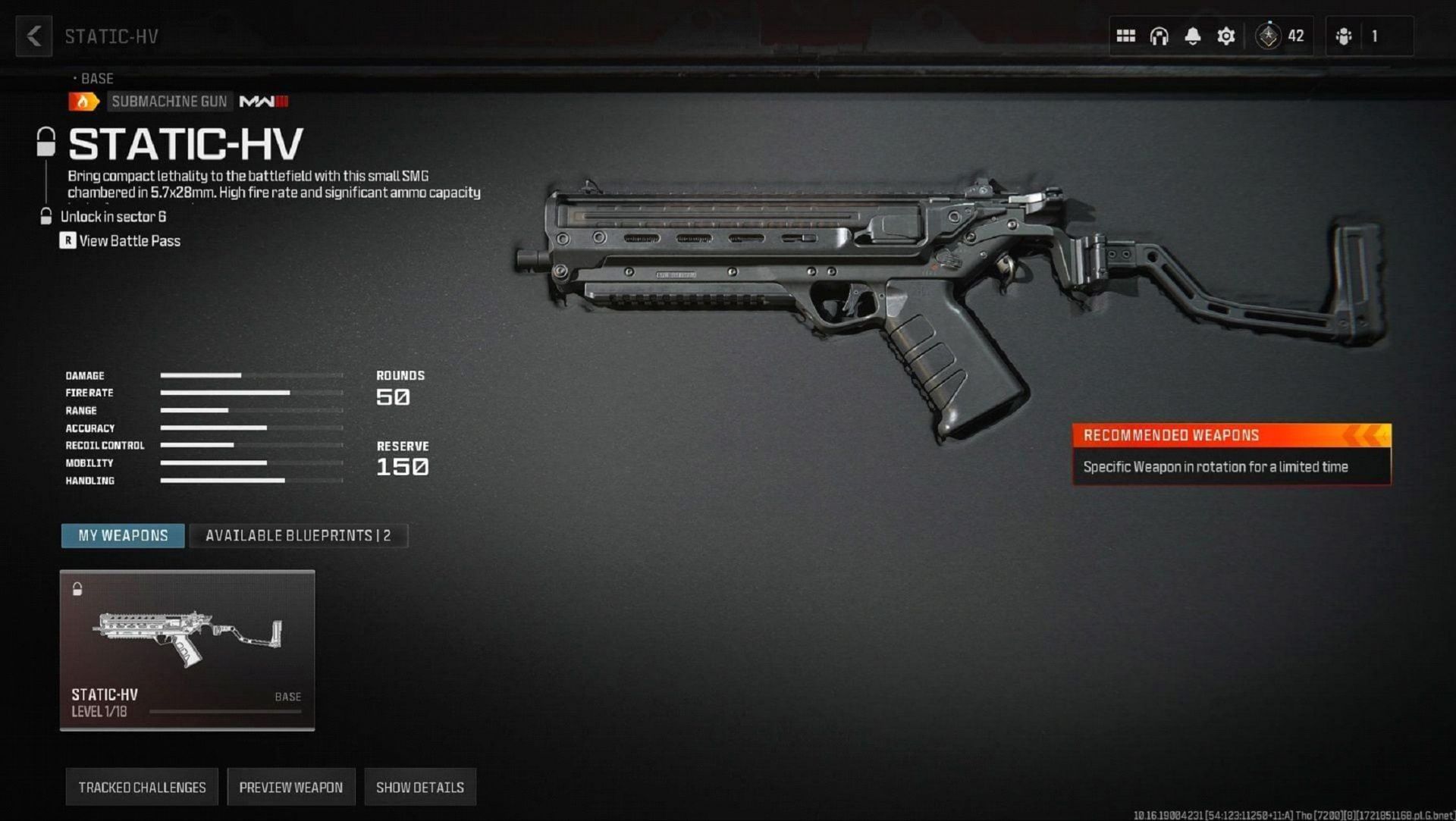Select PREVIEW WEAPON
Image resolution: width=1456 pixels, height=821 pixels.
(290, 787)
